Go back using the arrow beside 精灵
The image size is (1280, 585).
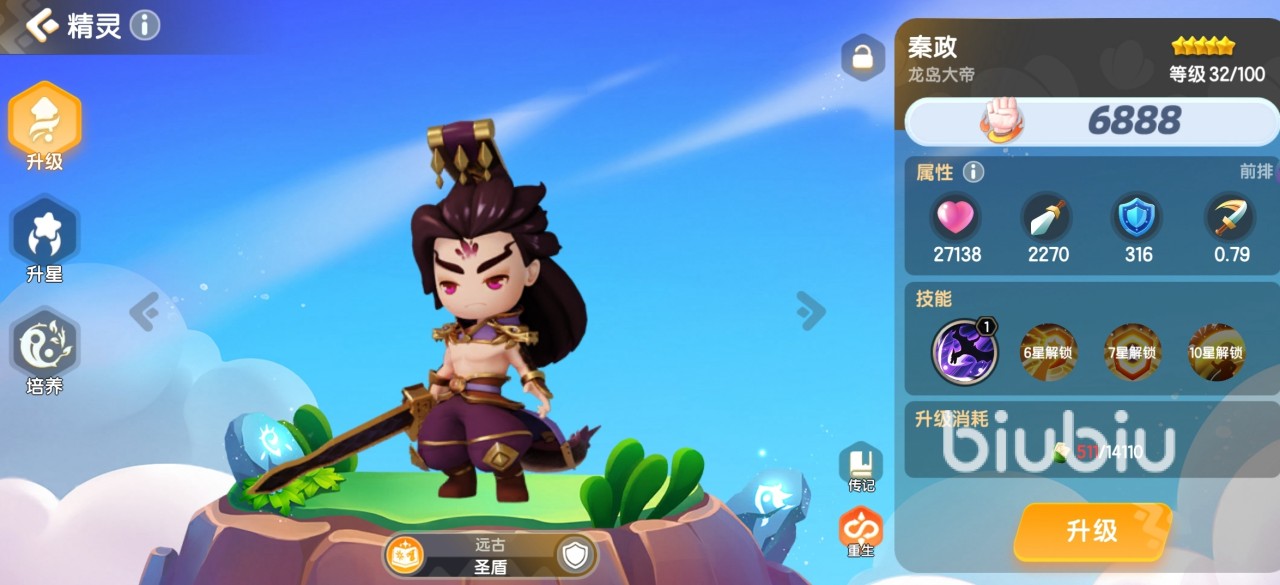[x=42, y=25]
